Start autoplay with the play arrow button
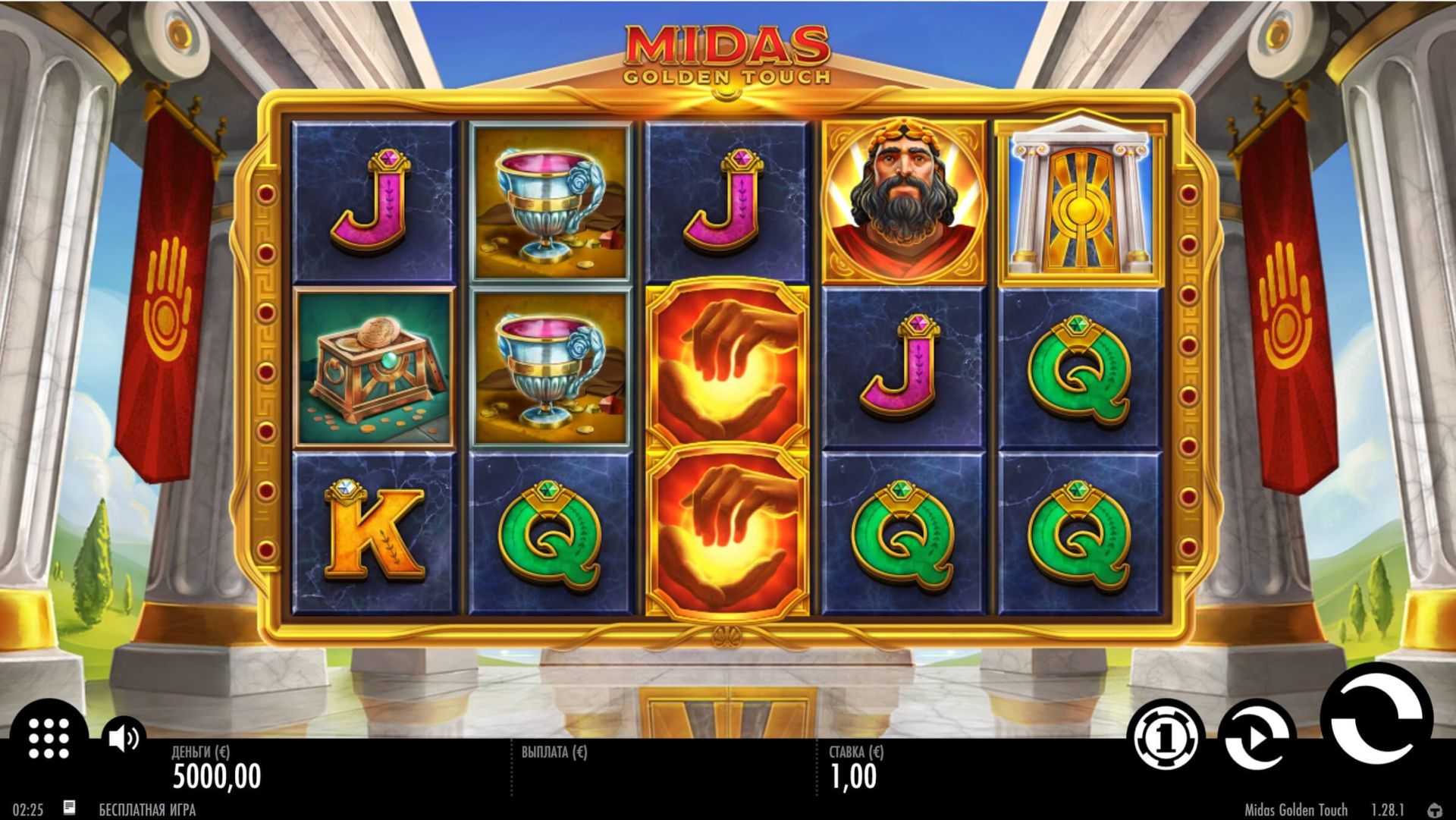The width and height of the screenshot is (1456, 820). 1256,737
